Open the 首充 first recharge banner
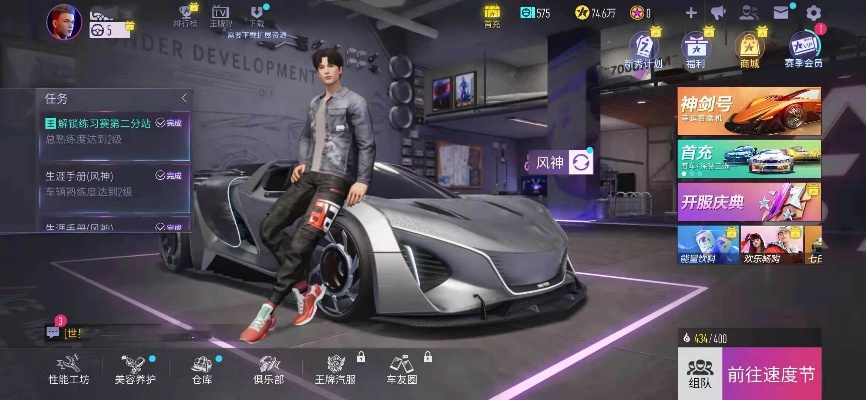This screenshot has width=866, height=400. pyautogui.click(x=749, y=158)
